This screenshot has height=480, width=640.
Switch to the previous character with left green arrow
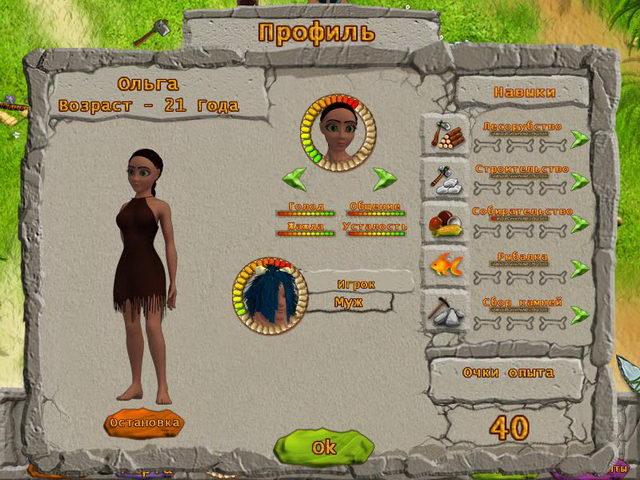click(294, 179)
